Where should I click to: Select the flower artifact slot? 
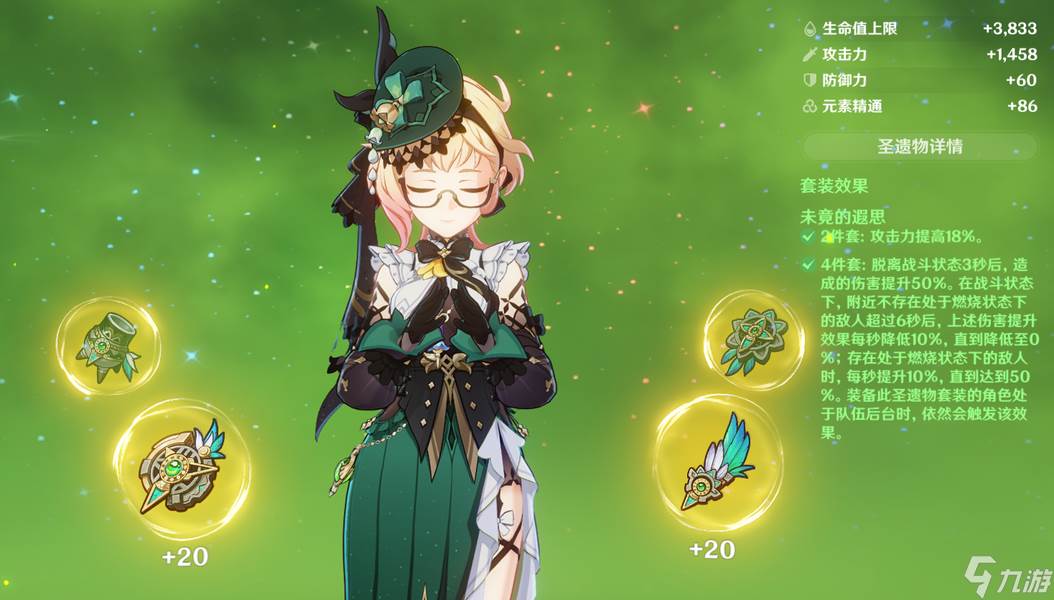tap(753, 340)
